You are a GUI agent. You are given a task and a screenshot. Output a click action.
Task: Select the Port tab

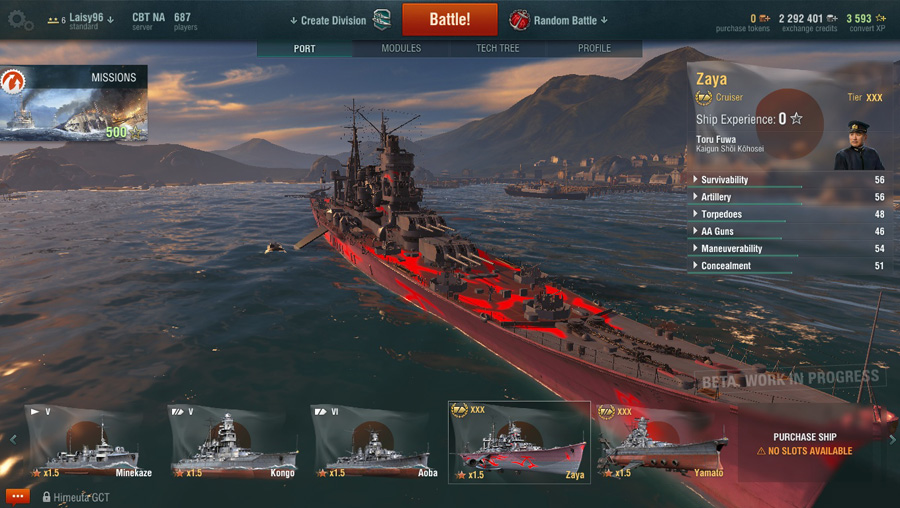(x=305, y=48)
